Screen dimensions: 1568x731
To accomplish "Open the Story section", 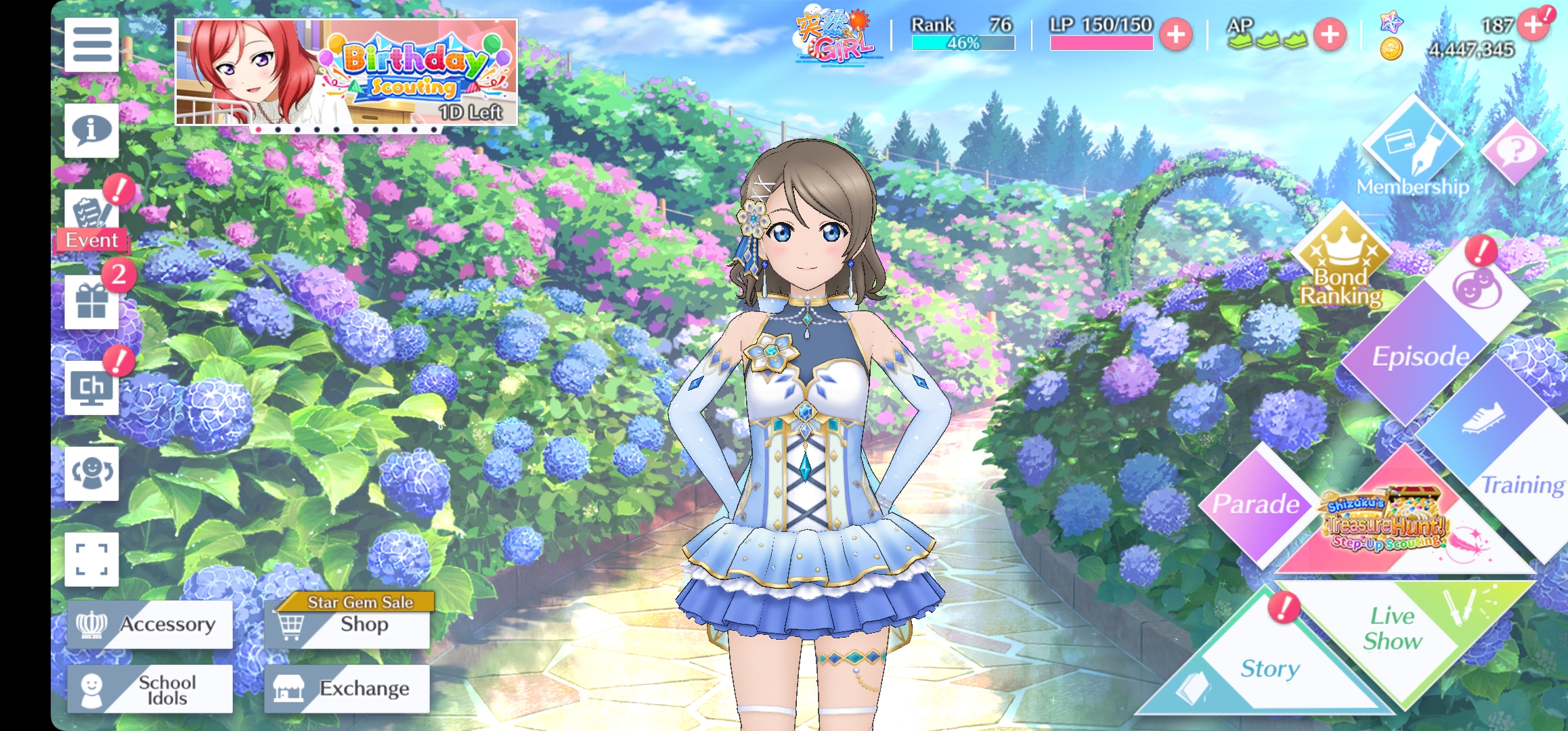I will point(1269,668).
